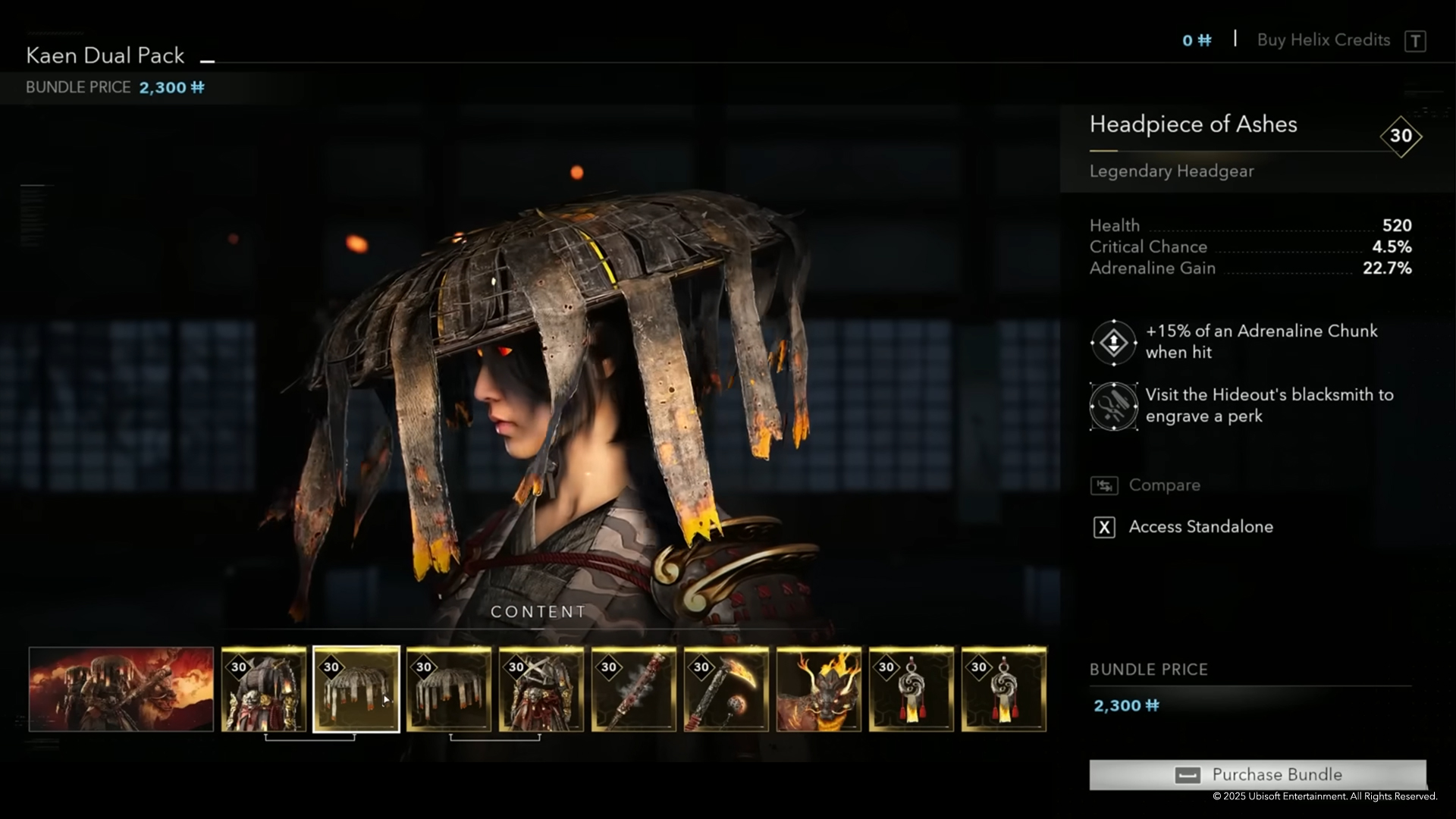Select the kanabo club weapon tile

pos(634,689)
